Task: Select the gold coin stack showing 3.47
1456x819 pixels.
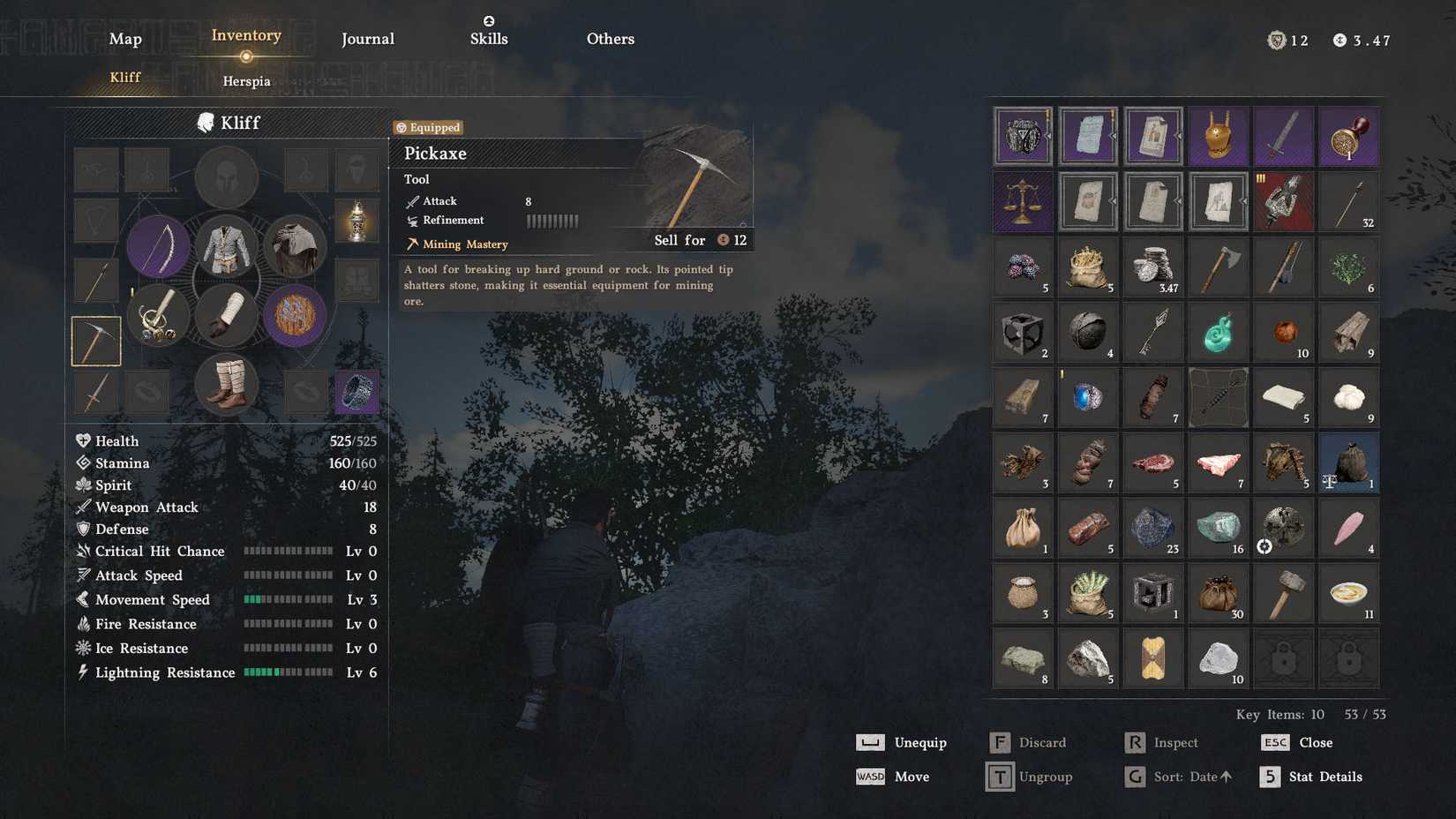Action: [1153, 267]
